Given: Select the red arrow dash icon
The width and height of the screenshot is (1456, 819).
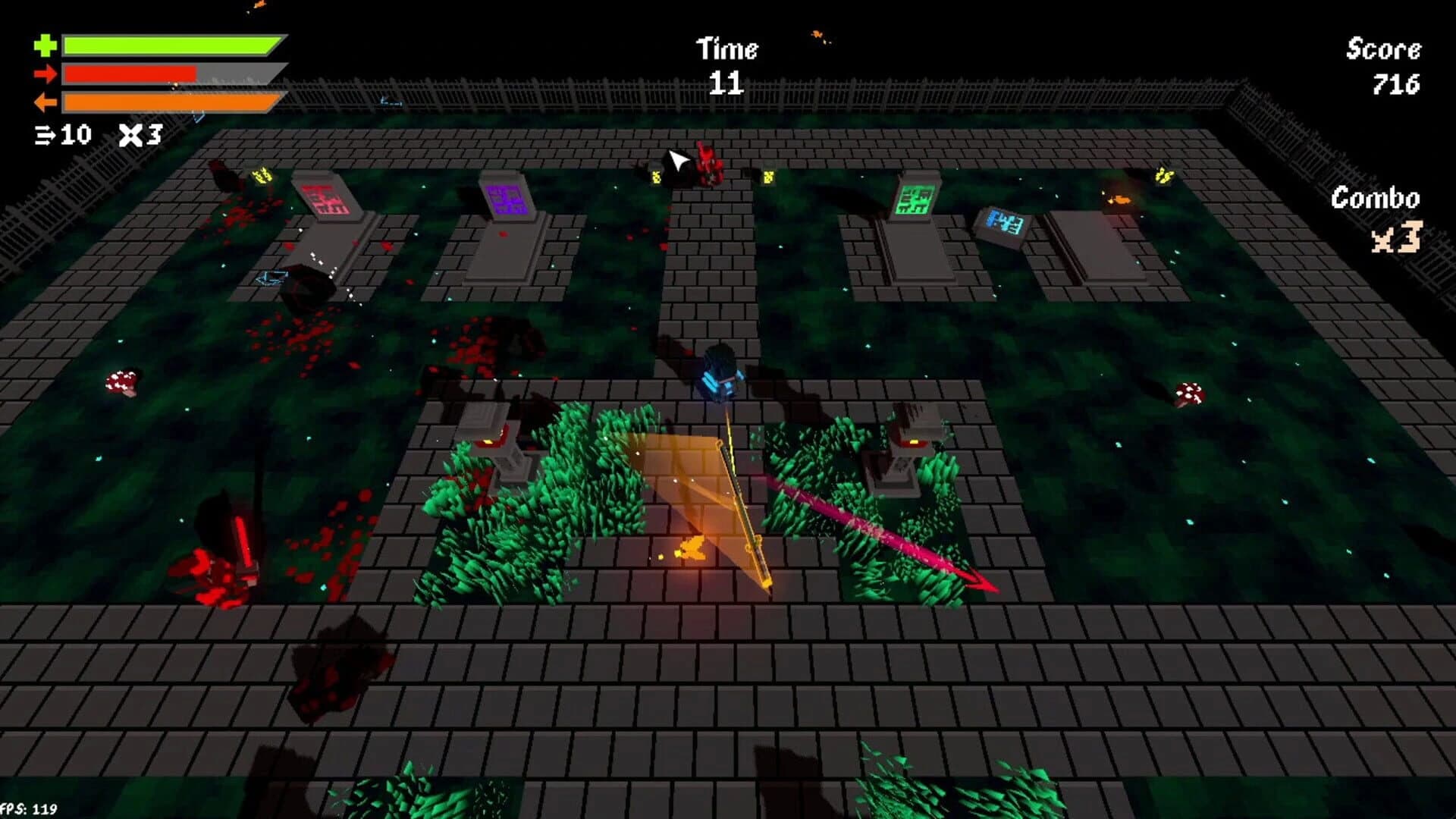Looking at the screenshot, I should coord(47,74).
